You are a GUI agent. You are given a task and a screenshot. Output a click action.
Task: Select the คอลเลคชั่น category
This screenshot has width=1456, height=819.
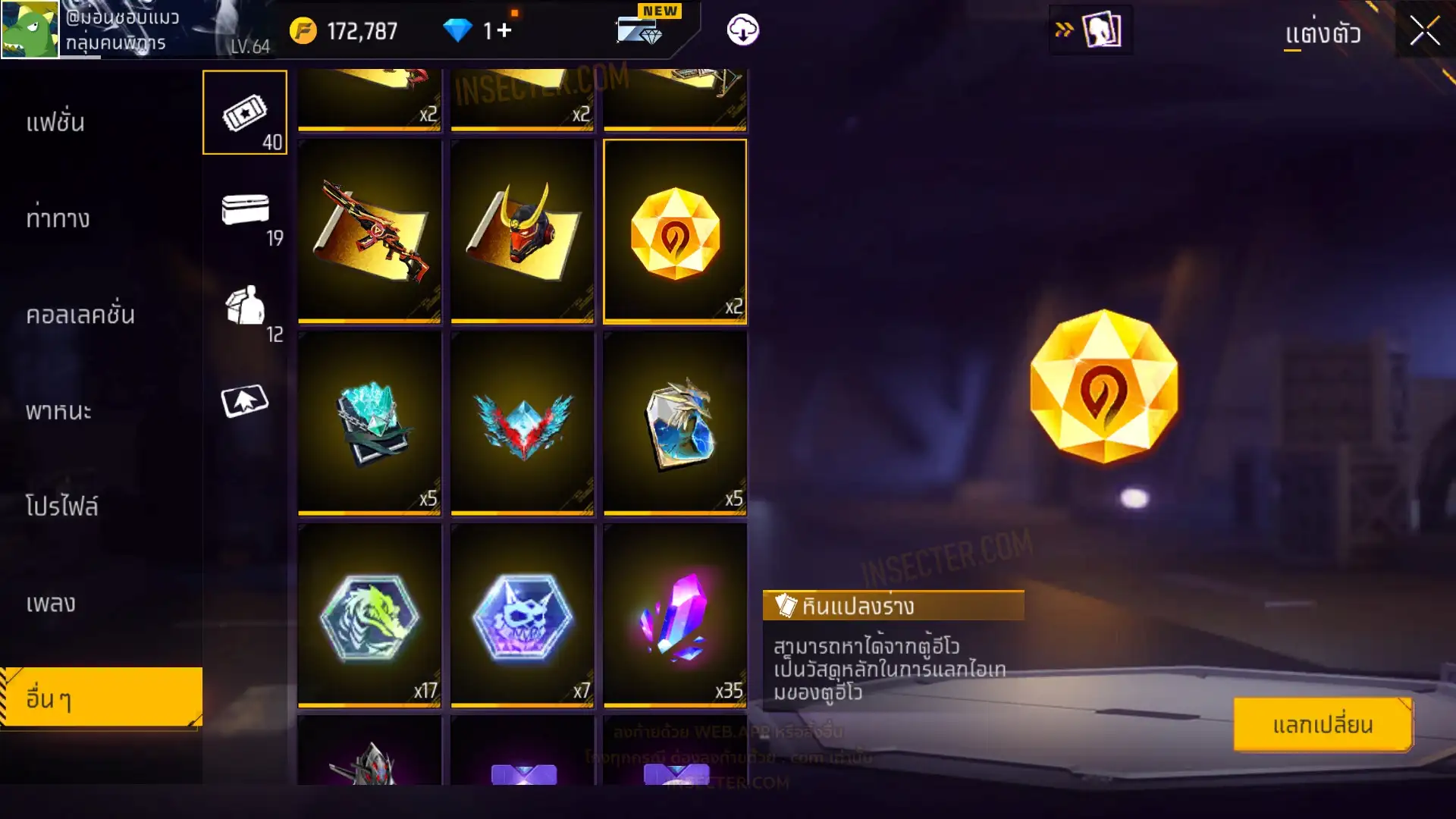click(x=80, y=315)
